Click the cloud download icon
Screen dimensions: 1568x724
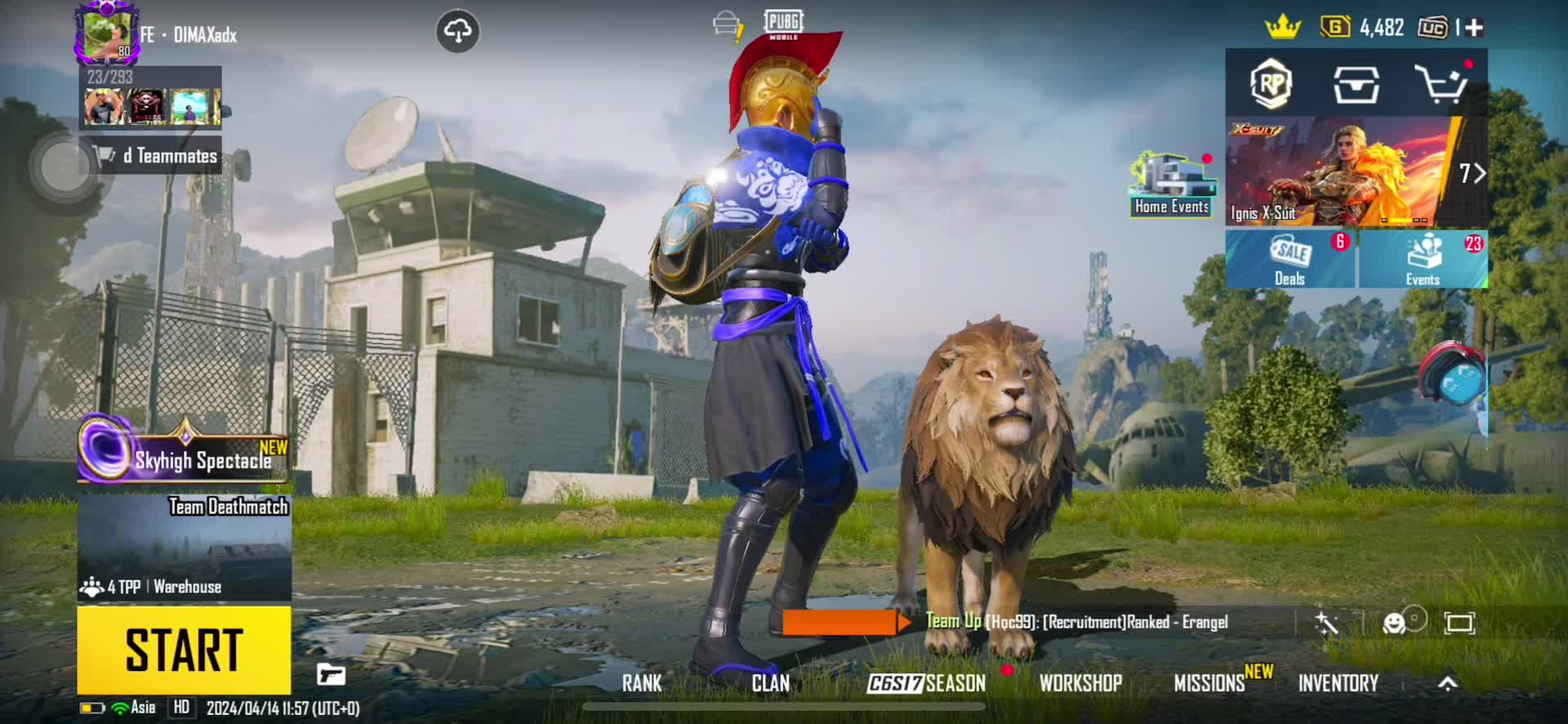[x=457, y=32]
